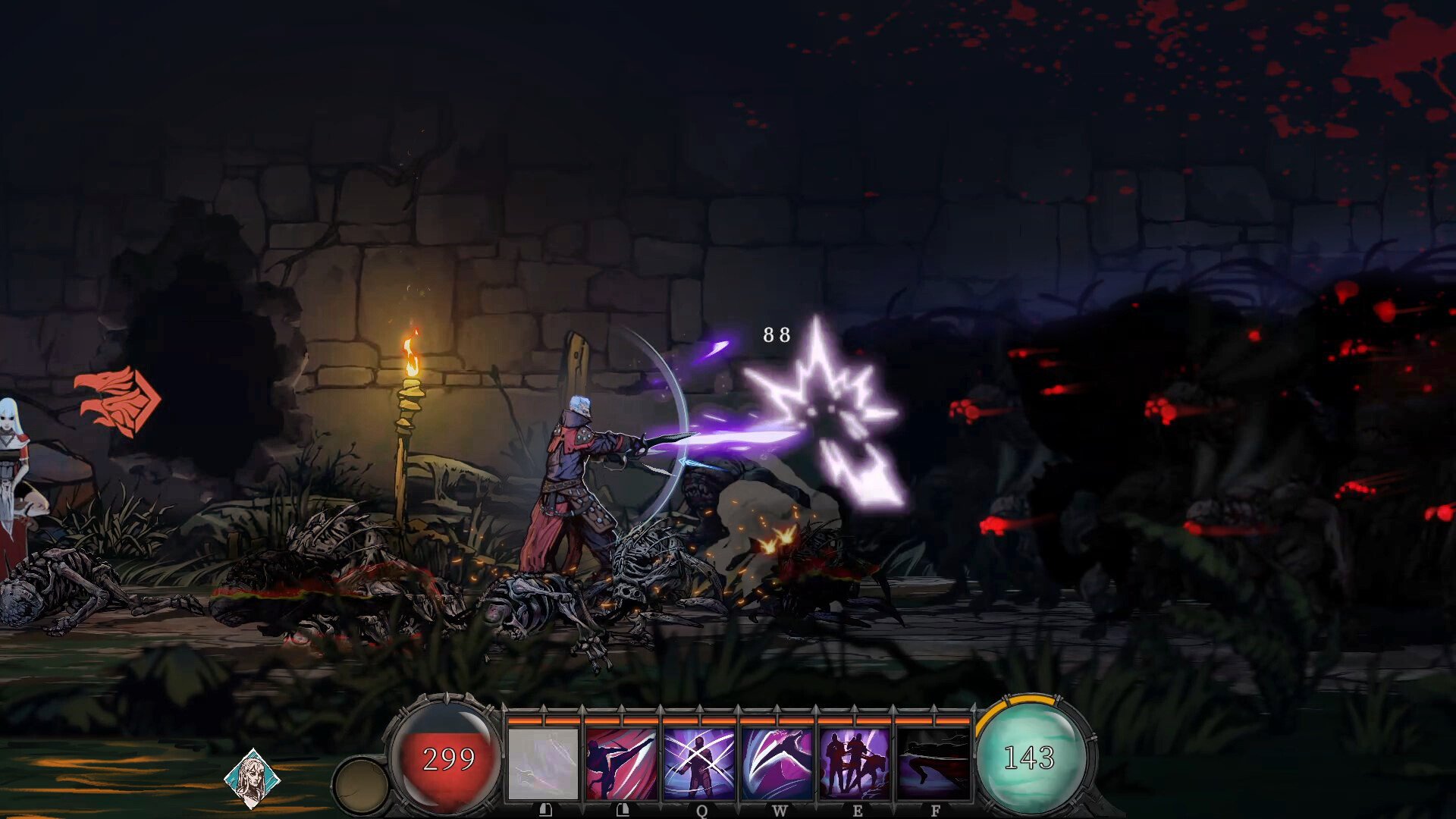Select the diamond-framed companion portrait
Screen dimensions: 1456x819
253,779
